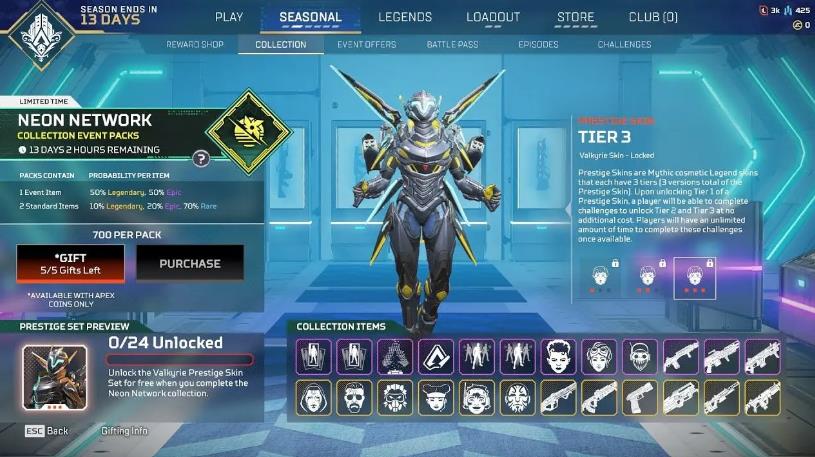Select the Reward Shop sub-tab
The width and height of the screenshot is (815, 457).
coord(196,45)
